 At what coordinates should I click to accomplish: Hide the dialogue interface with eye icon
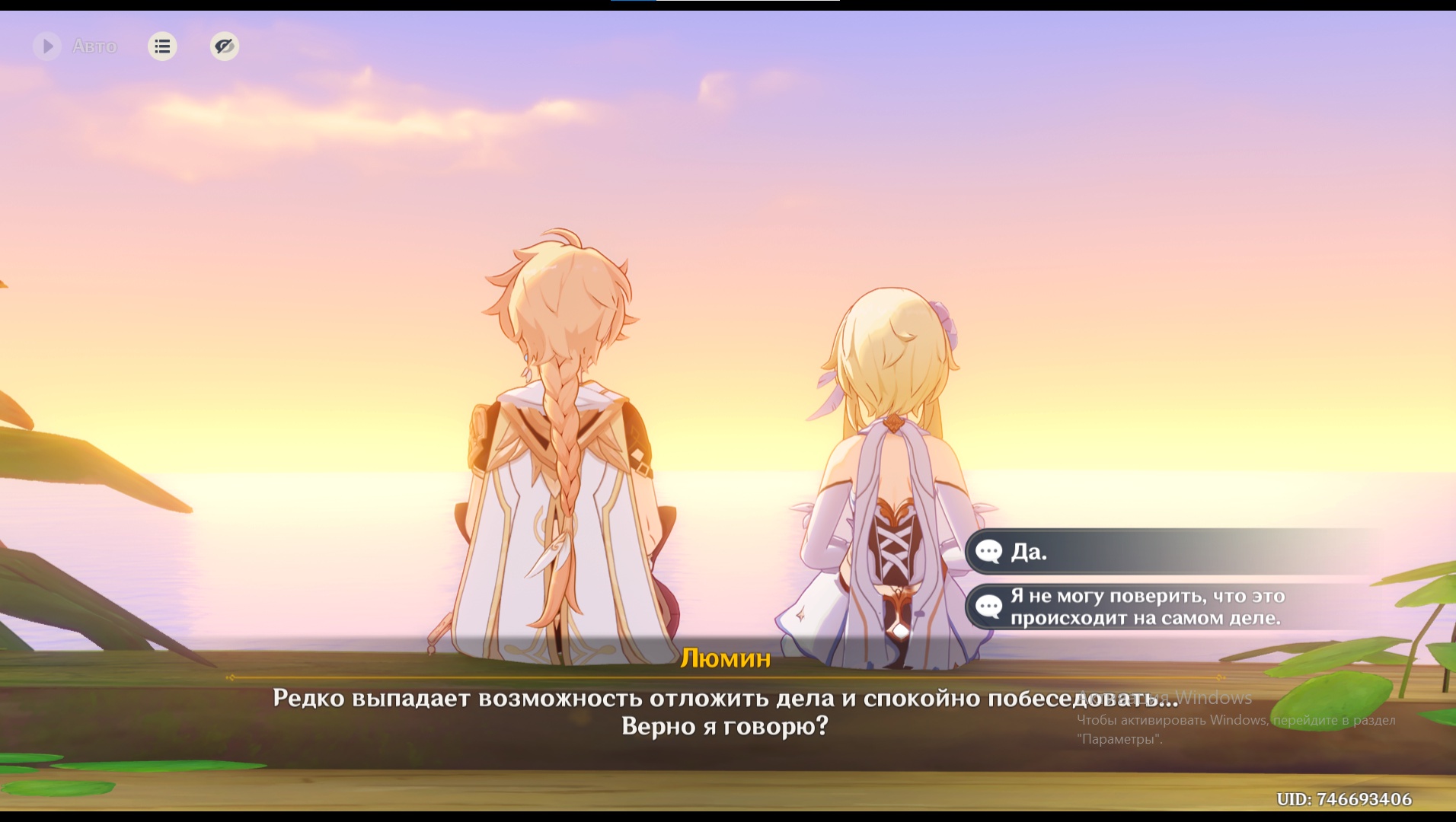click(x=225, y=46)
